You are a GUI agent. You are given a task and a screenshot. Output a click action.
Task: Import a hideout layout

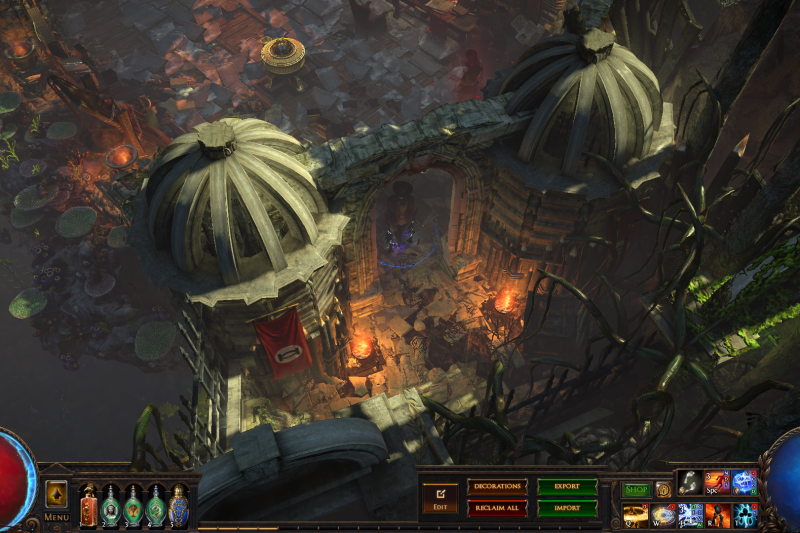(x=567, y=508)
